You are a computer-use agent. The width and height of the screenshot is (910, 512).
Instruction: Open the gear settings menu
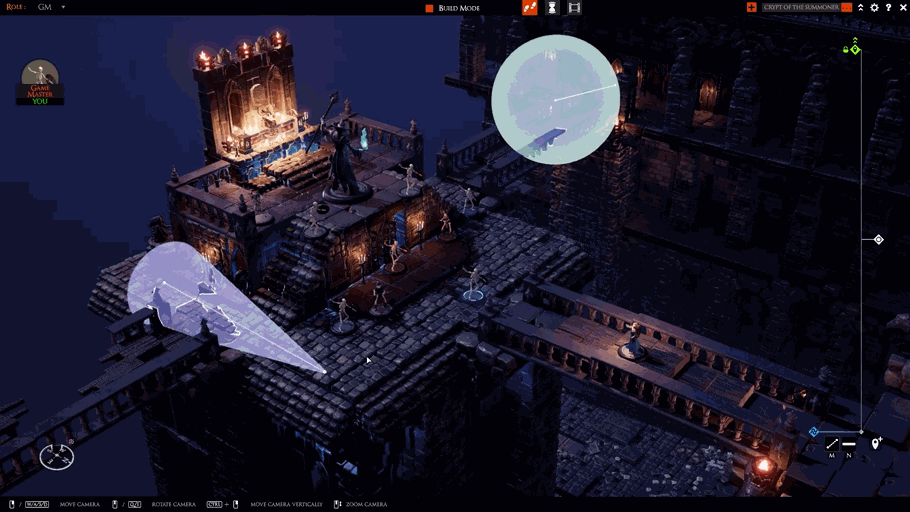pos(874,8)
